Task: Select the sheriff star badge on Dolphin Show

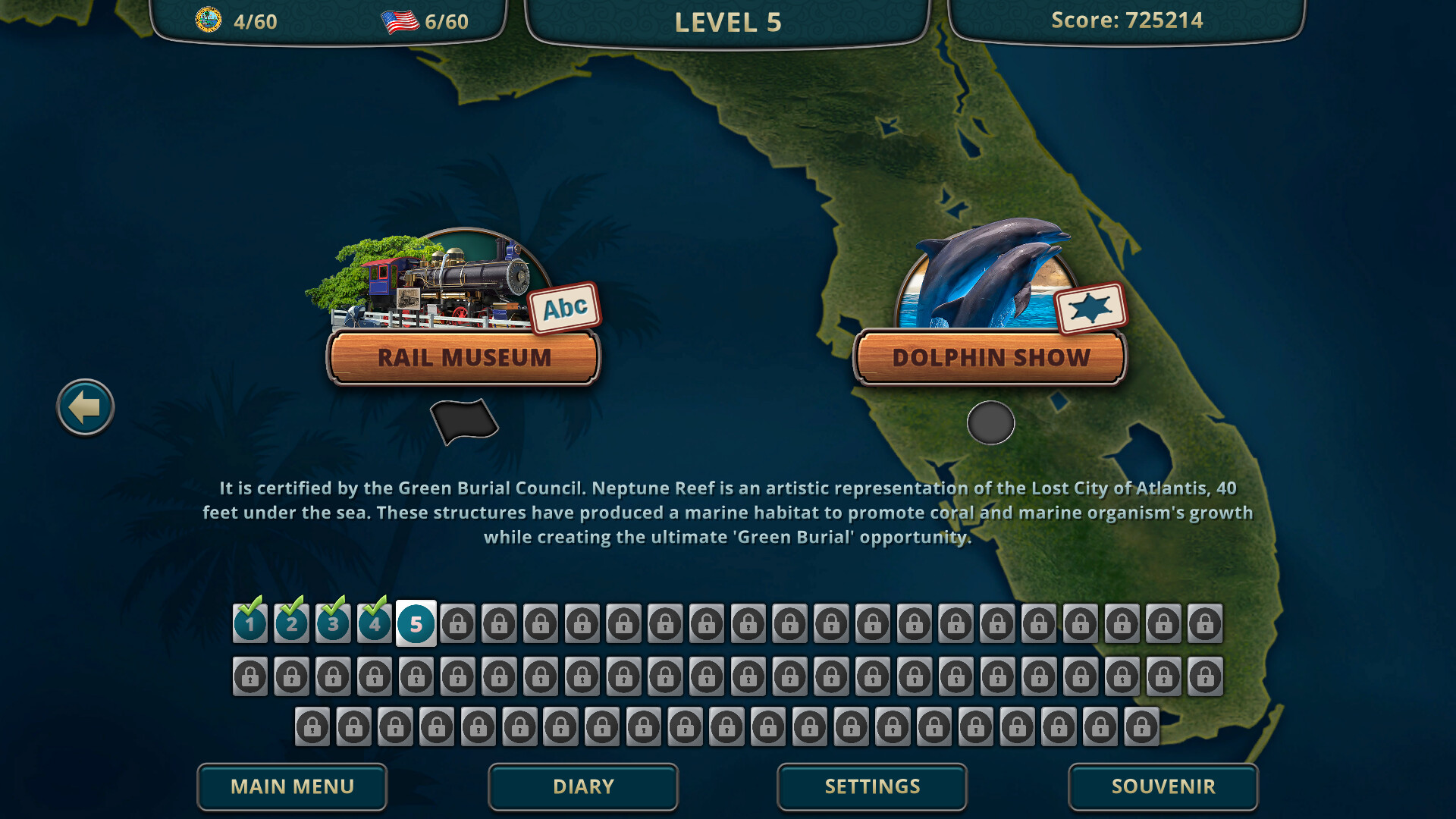Action: click(x=1090, y=309)
